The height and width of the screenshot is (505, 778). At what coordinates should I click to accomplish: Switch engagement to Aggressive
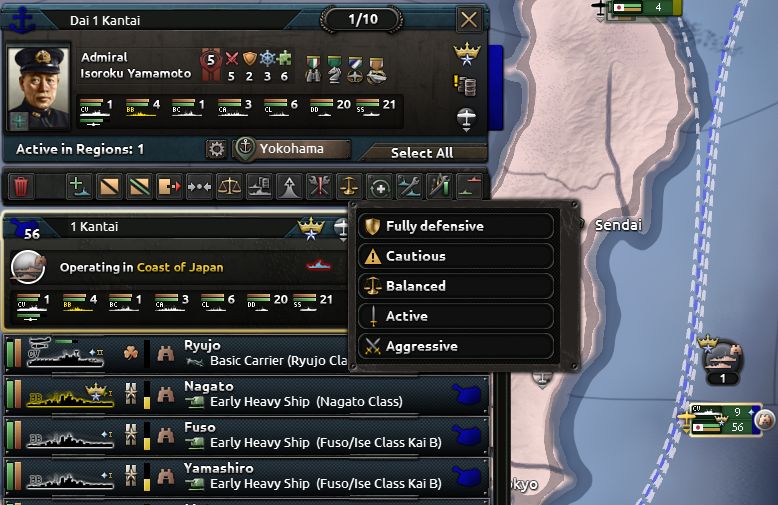coord(457,346)
